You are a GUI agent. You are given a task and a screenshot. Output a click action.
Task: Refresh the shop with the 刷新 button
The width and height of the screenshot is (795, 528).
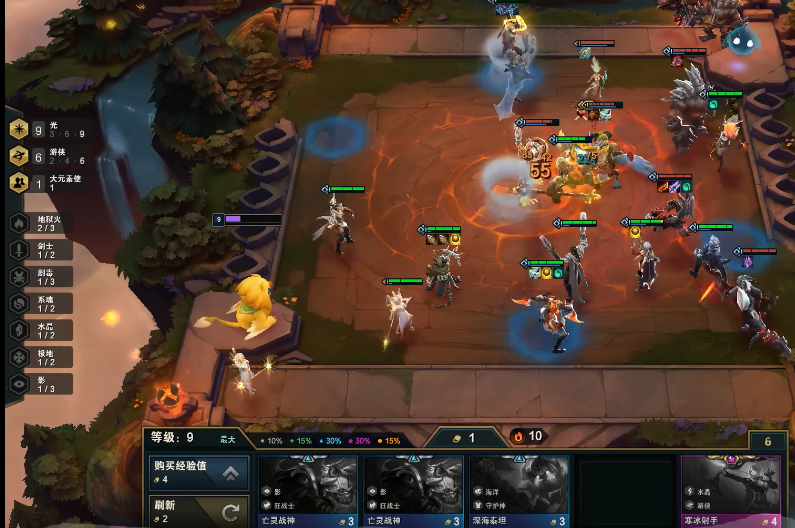pyautogui.click(x=198, y=511)
